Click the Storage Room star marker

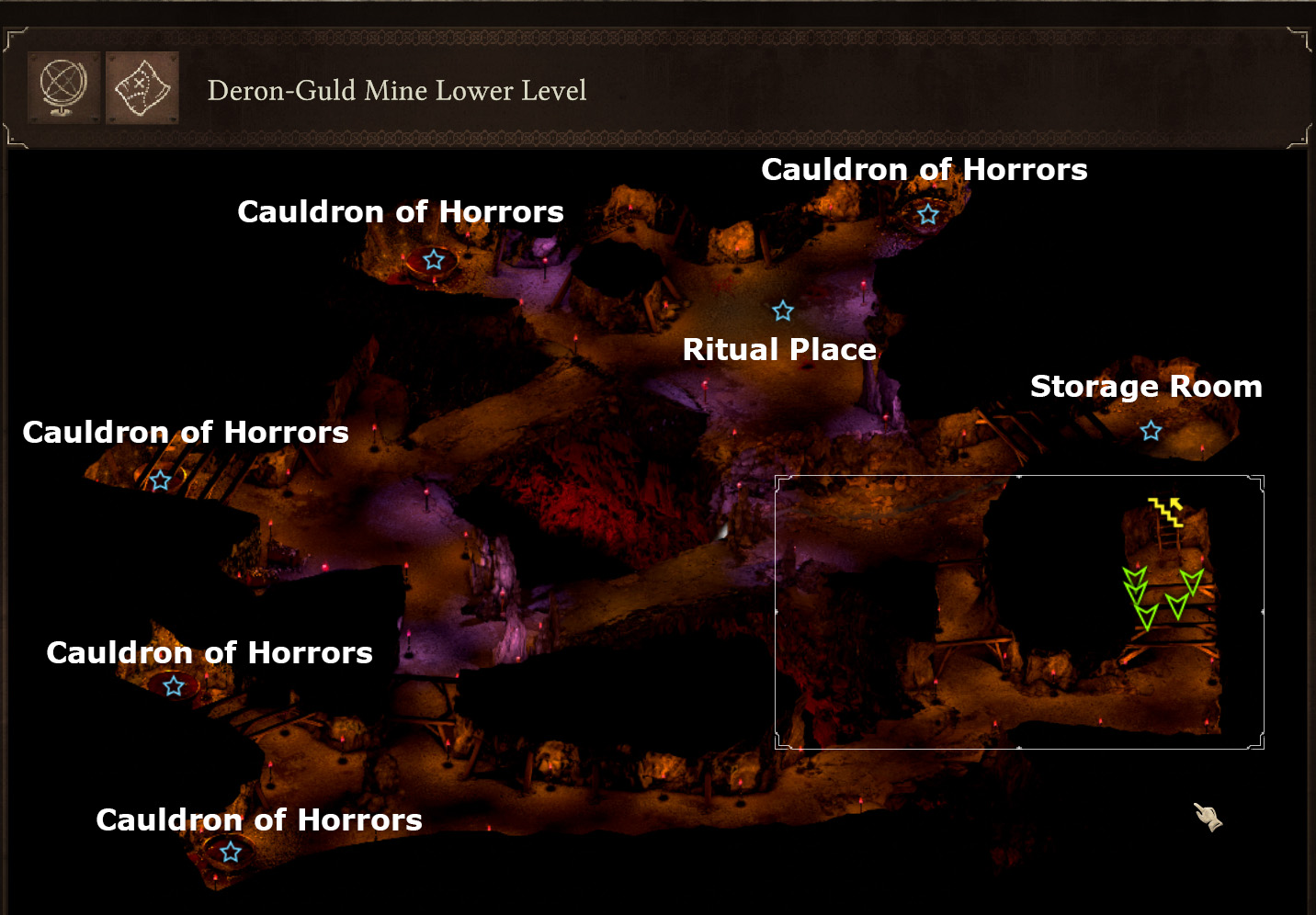click(1151, 429)
